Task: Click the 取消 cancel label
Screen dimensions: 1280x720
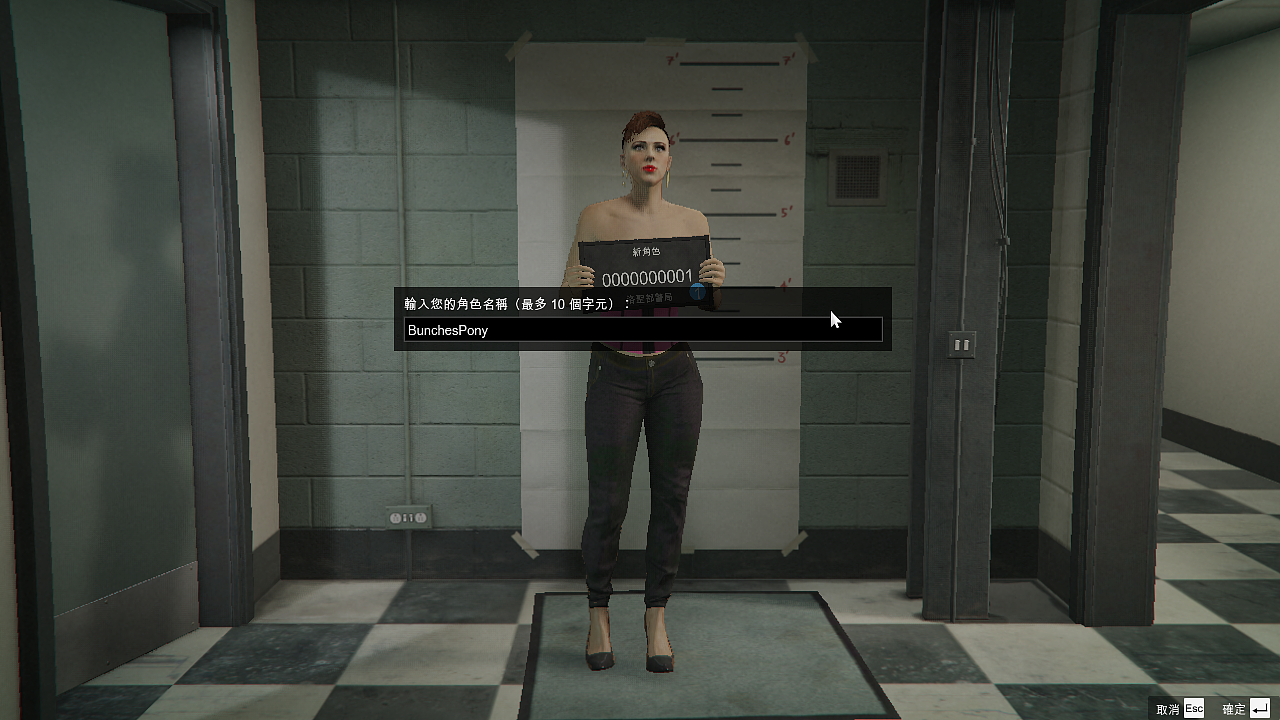Action: coord(1168,708)
